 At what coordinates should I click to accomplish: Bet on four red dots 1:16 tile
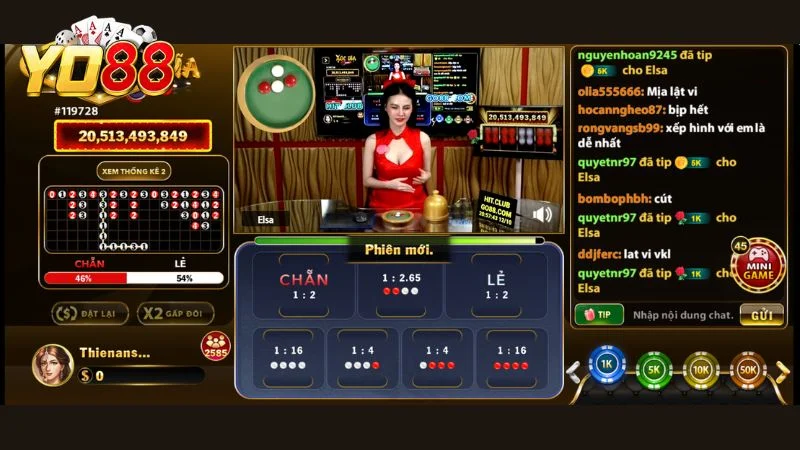point(511,357)
